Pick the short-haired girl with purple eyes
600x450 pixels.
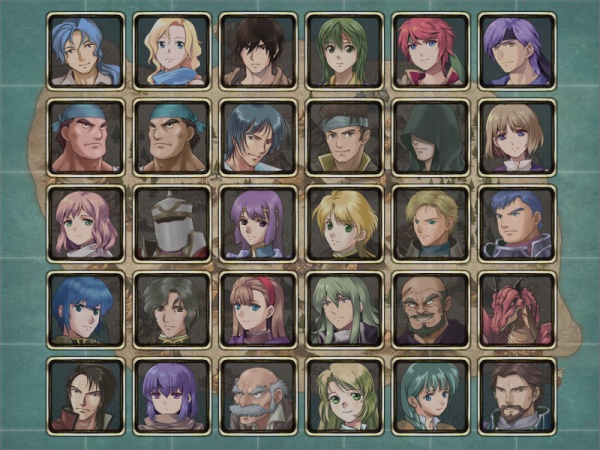pos(517,137)
